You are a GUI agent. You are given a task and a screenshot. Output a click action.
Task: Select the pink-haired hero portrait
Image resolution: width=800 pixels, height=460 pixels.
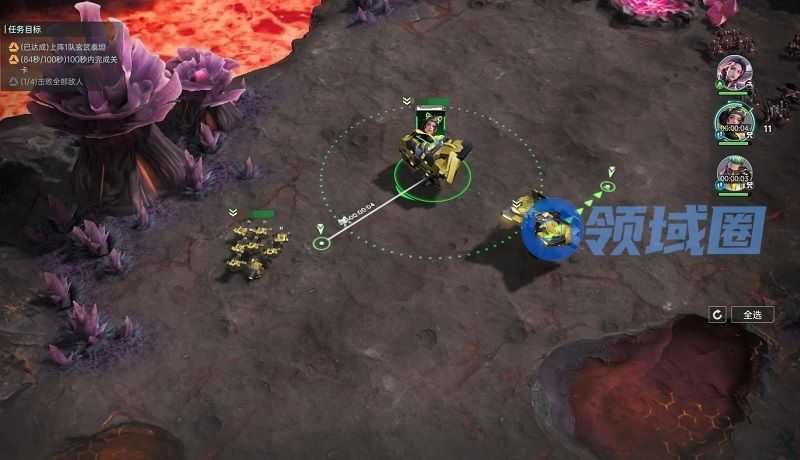[x=733, y=73]
